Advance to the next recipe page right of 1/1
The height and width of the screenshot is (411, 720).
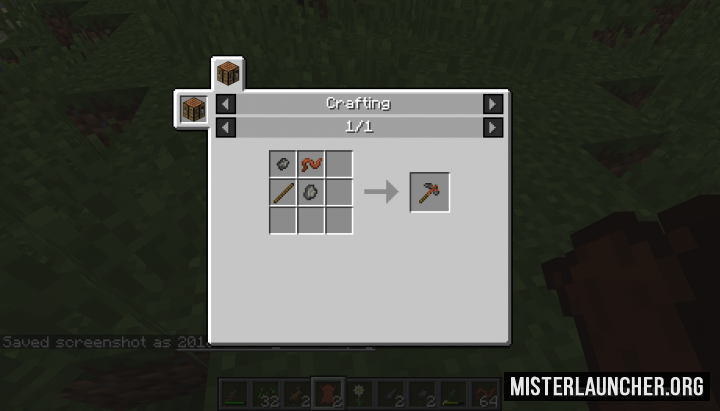pyautogui.click(x=492, y=127)
